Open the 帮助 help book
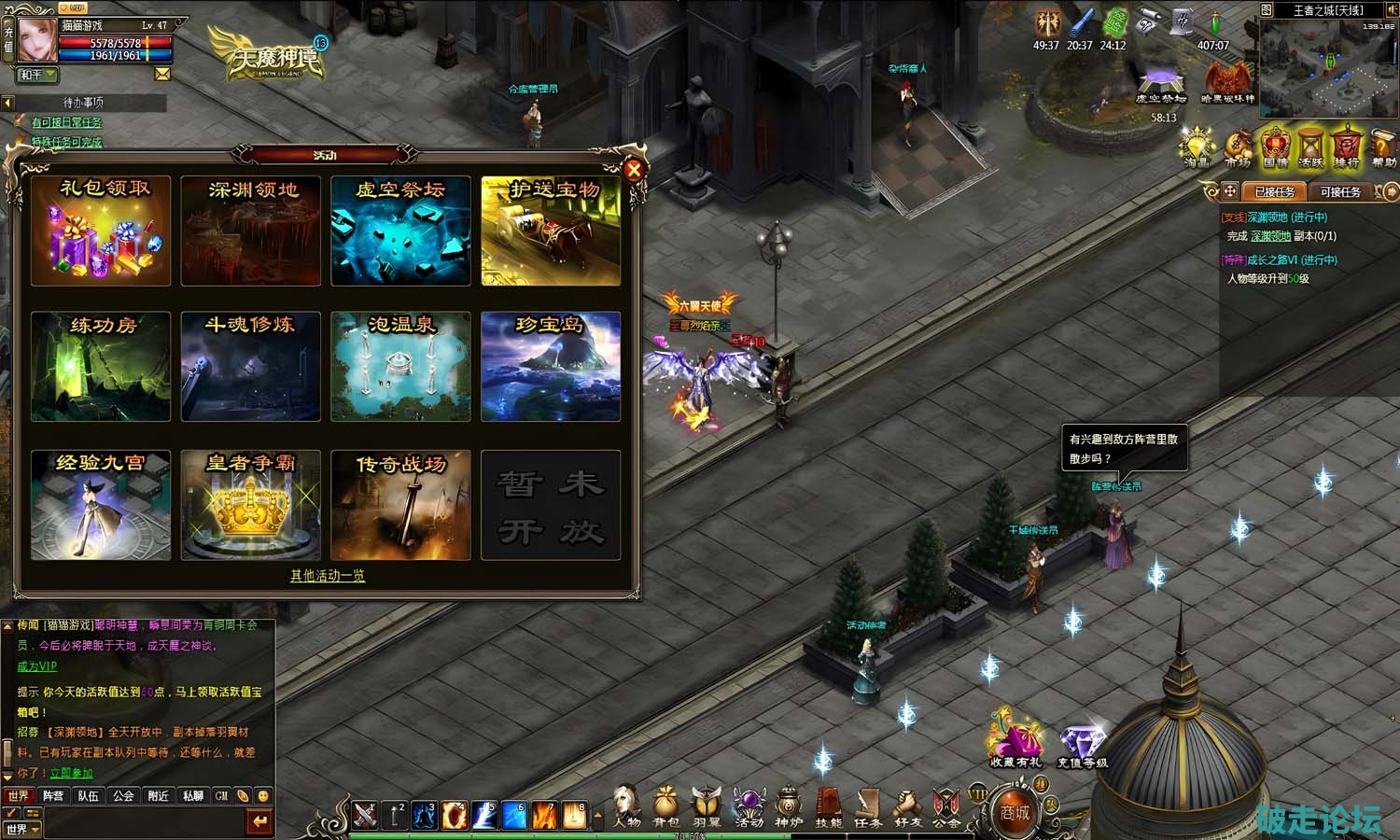 pyautogui.click(x=1383, y=148)
